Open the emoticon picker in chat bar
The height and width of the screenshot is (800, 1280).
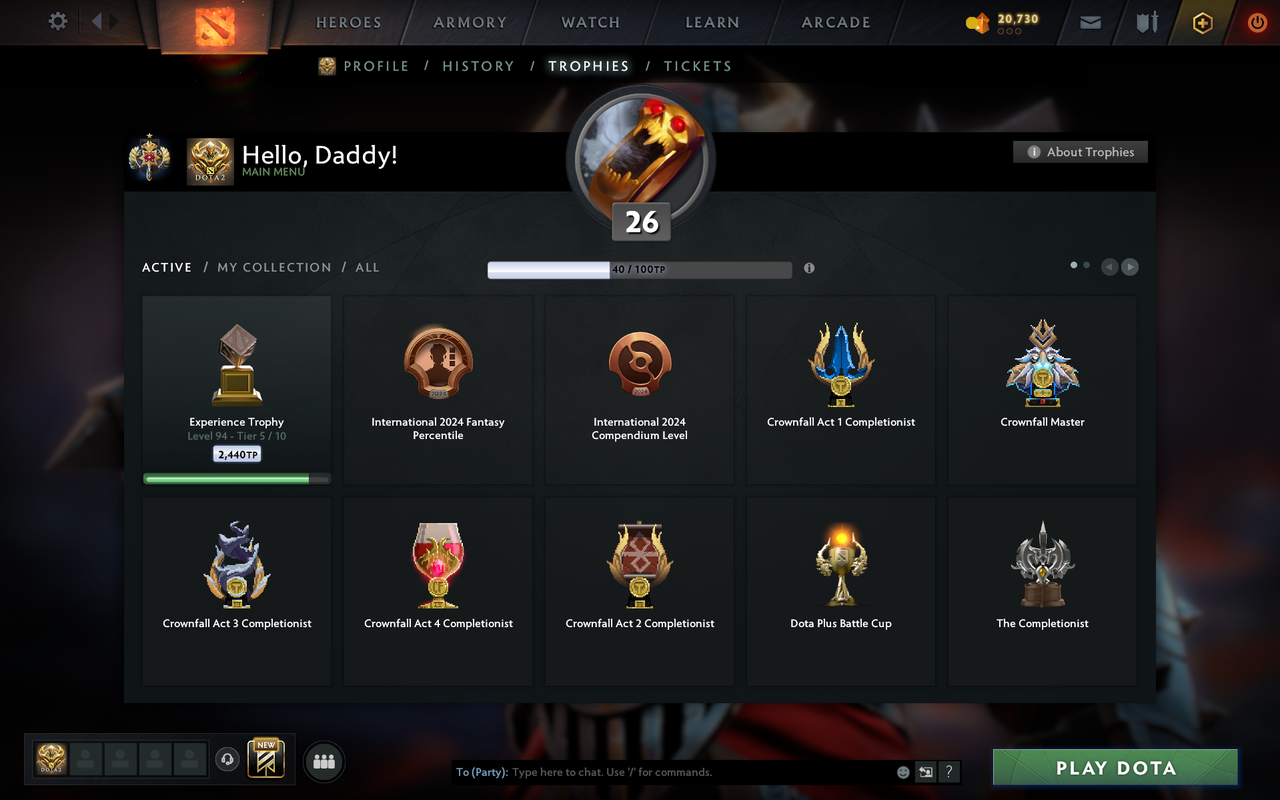901,772
